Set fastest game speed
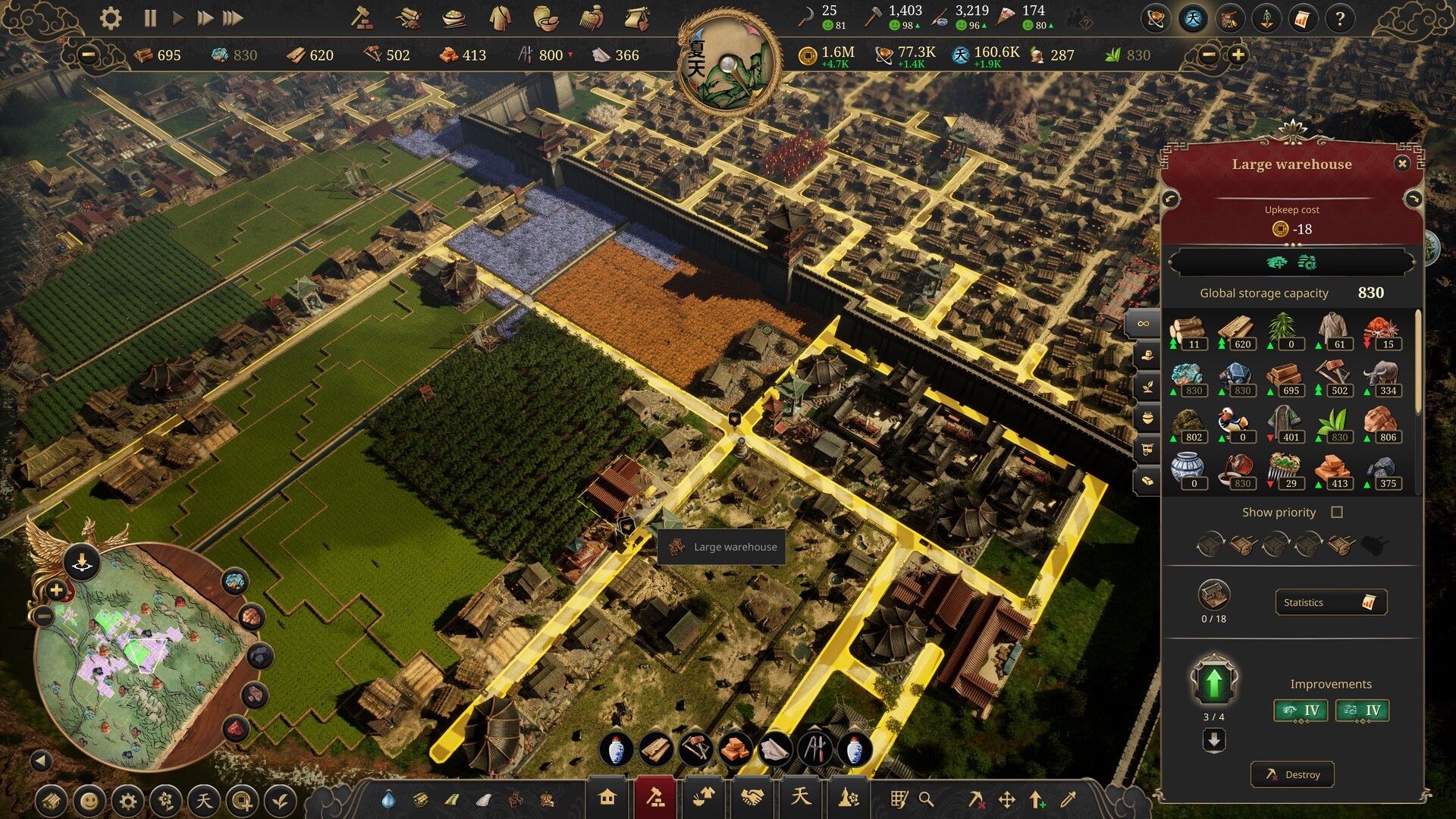 [233, 18]
